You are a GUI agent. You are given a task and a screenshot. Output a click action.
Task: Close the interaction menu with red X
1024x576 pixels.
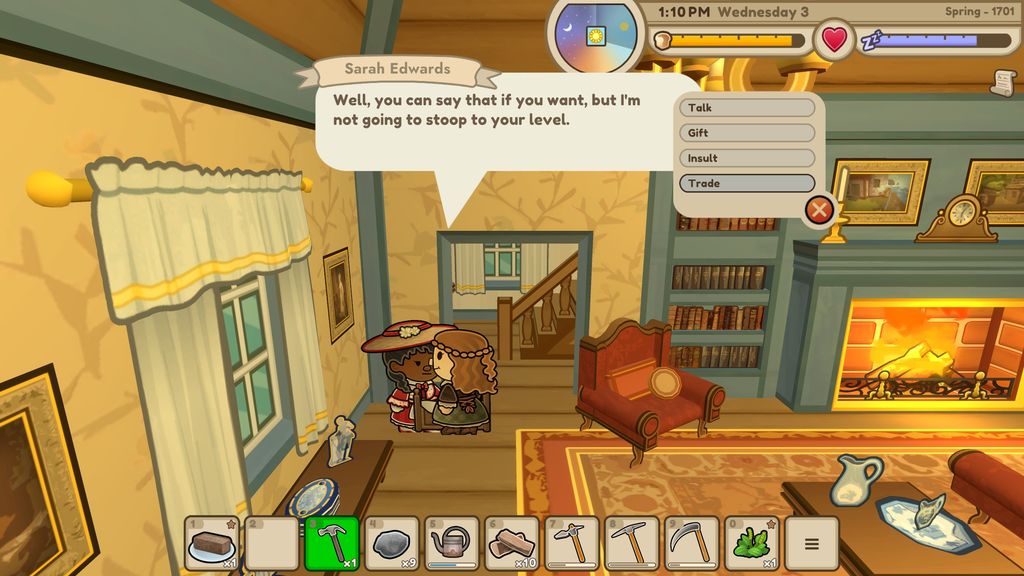click(819, 209)
